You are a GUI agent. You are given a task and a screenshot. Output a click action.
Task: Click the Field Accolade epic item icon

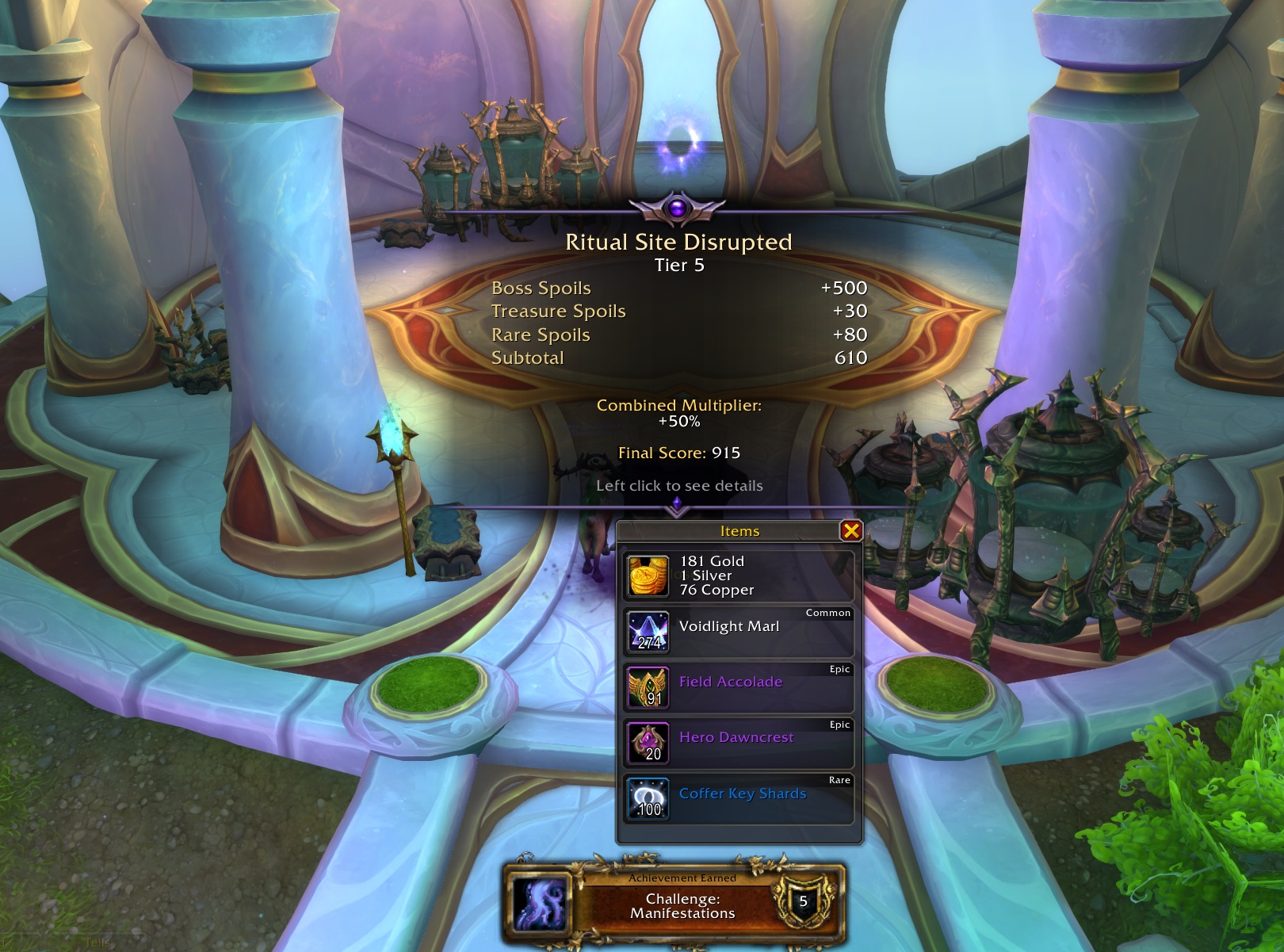pyautogui.click(x=648, y=686)
